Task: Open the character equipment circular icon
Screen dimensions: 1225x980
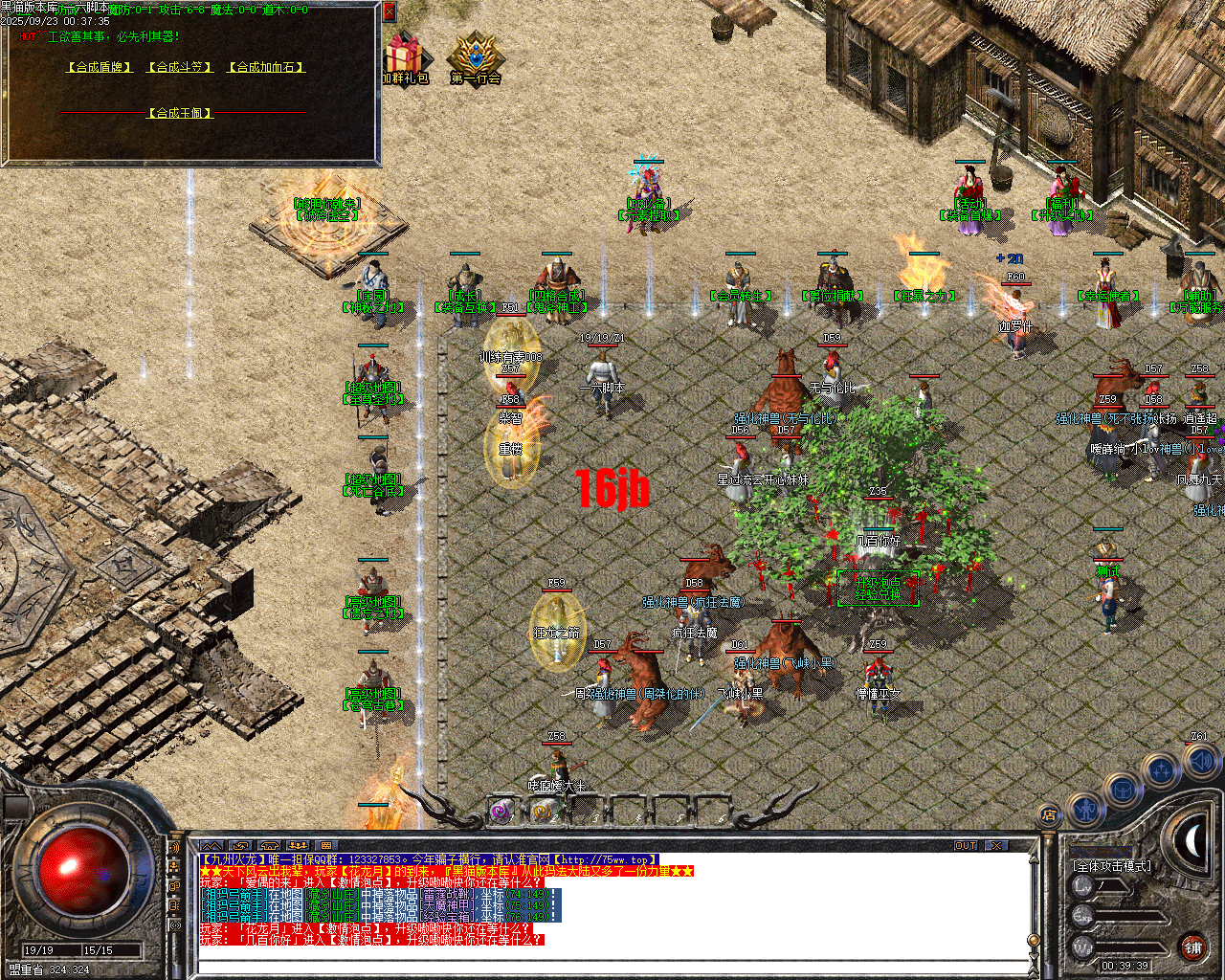Action: click(x=1086, y=810)
